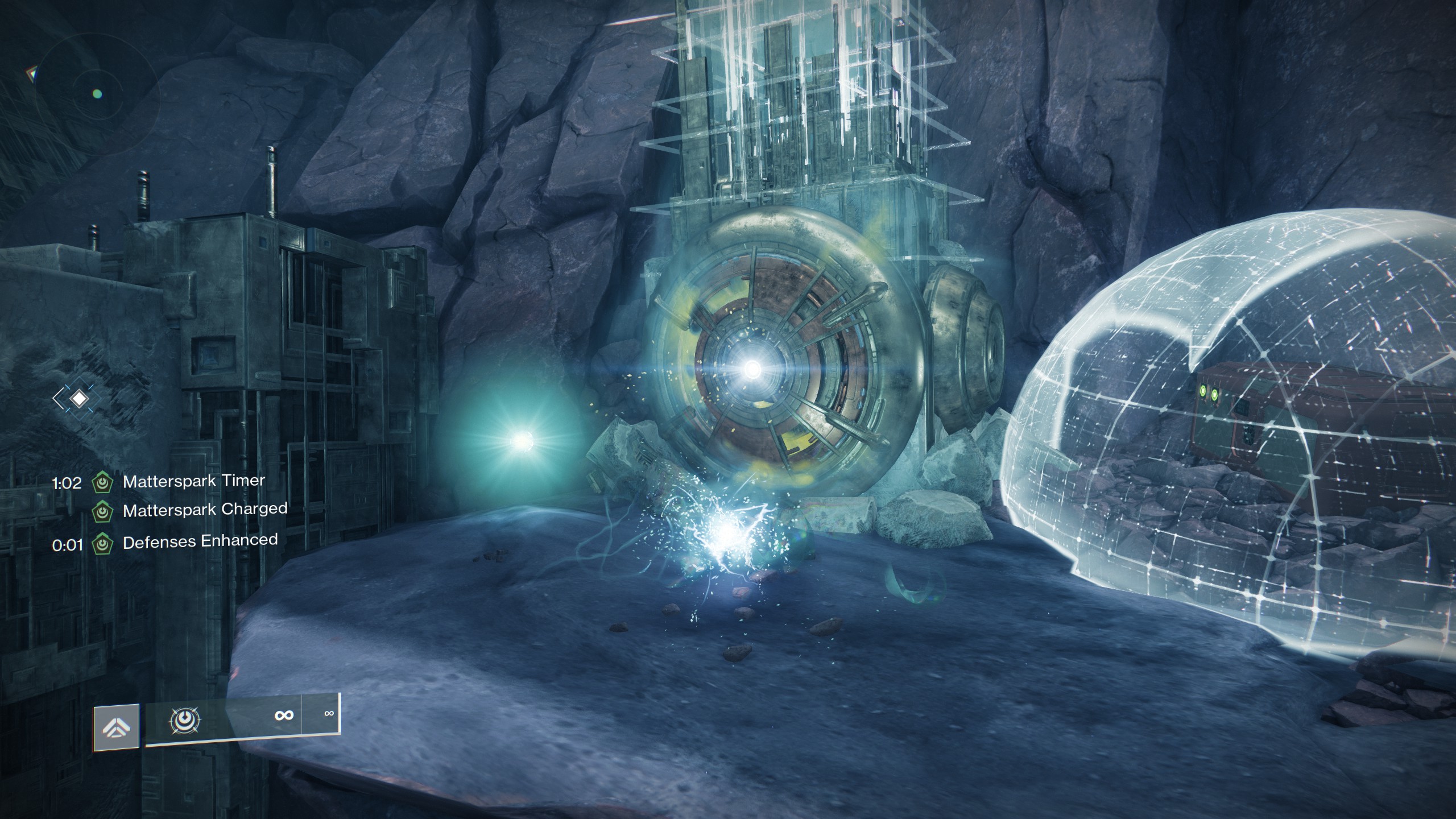Select the Matterspark Timer objective entry
Image resolution: width=1456 pixels, height=819 pixels.
click(193, 481)
